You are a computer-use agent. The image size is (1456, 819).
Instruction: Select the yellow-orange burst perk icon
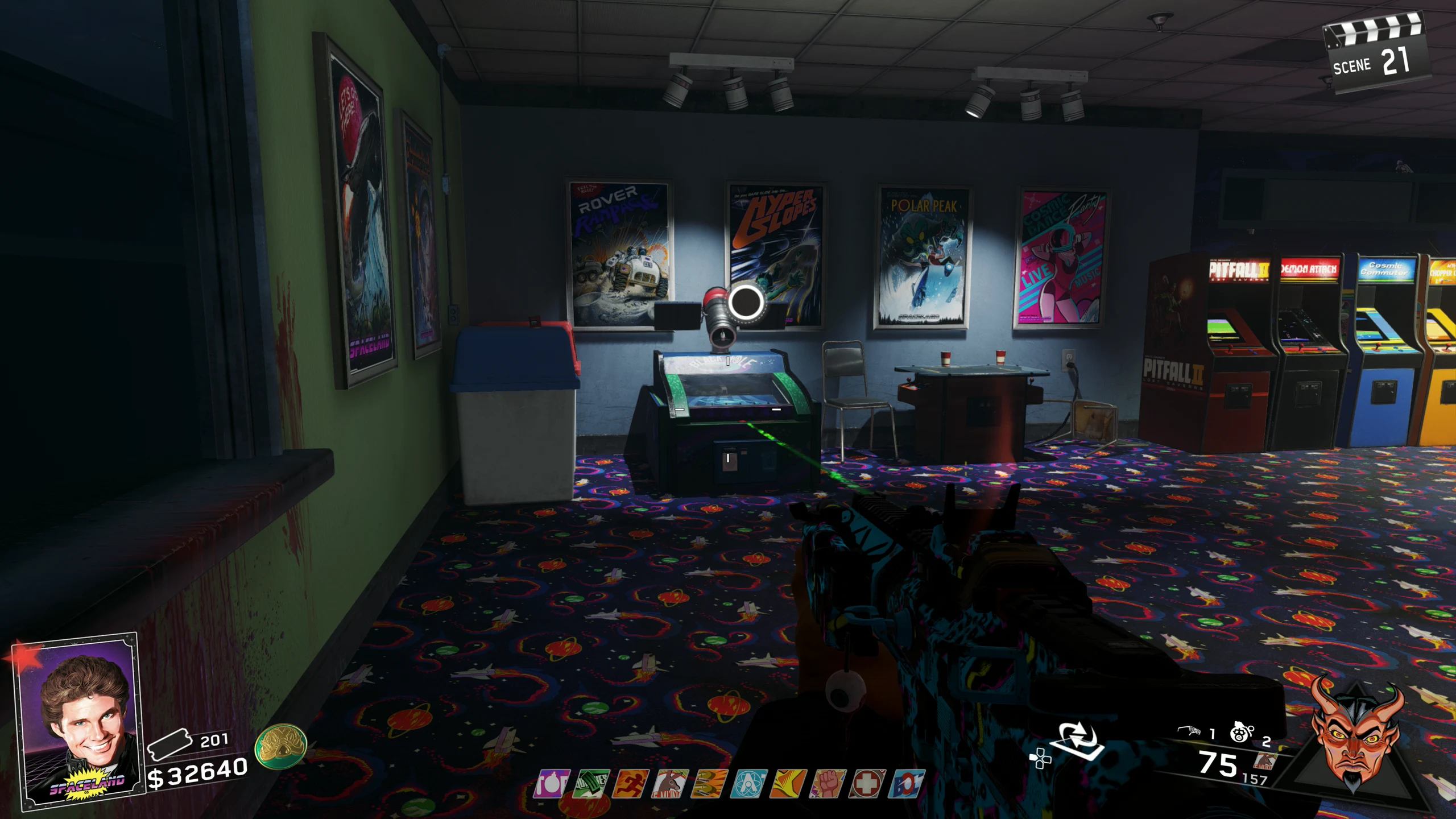coord(789,784)
